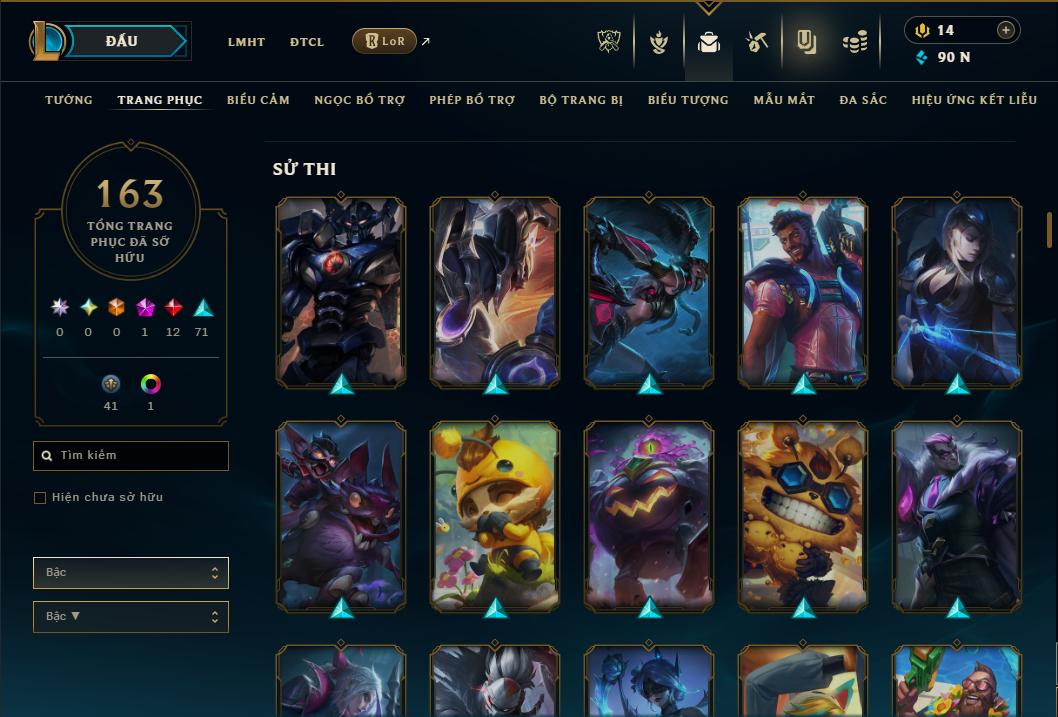Open the store coins icon
This screenshot has height=717, width=1058.
click(854, 42)
